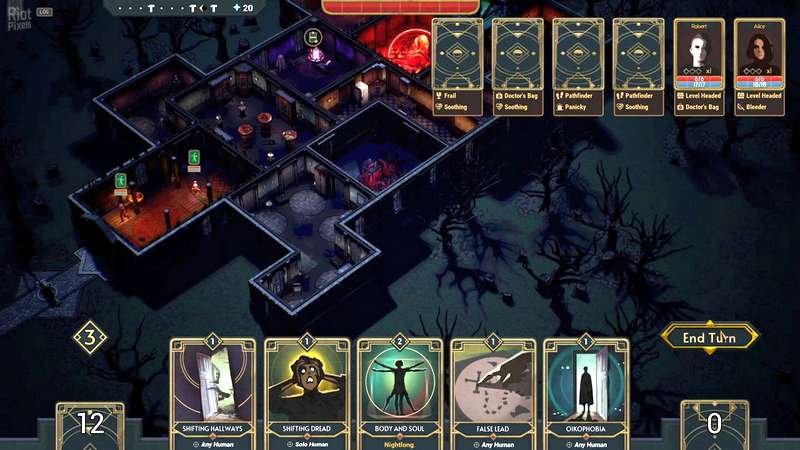Select the Oikophobia card
800x450 pixels.
point(586,394)
